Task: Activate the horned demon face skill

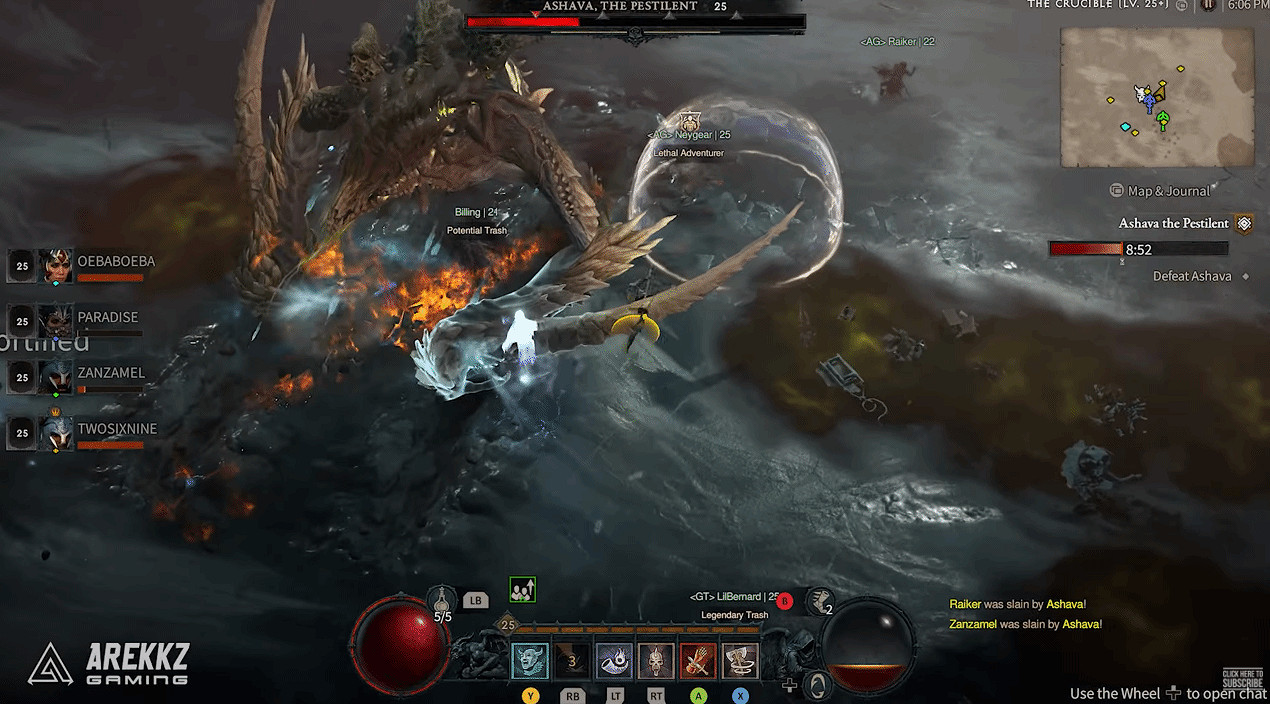Action: coord(530,661)
